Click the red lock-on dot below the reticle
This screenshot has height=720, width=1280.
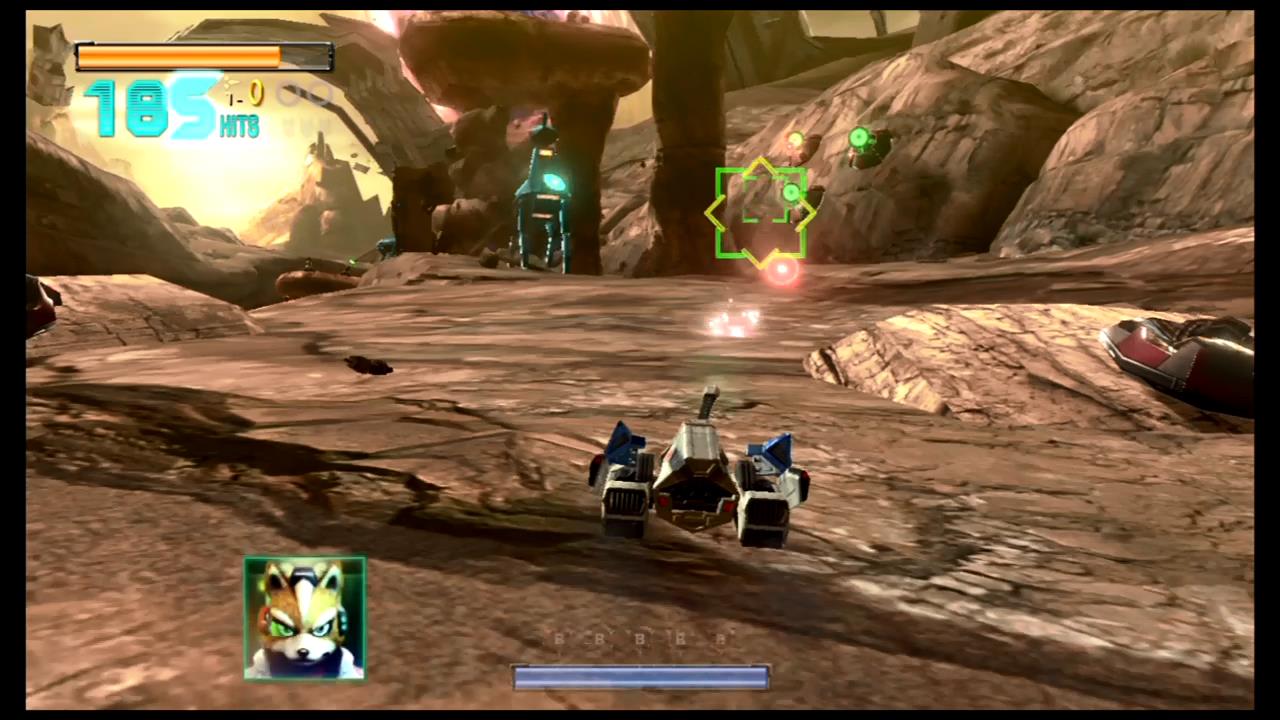(781, 270)
